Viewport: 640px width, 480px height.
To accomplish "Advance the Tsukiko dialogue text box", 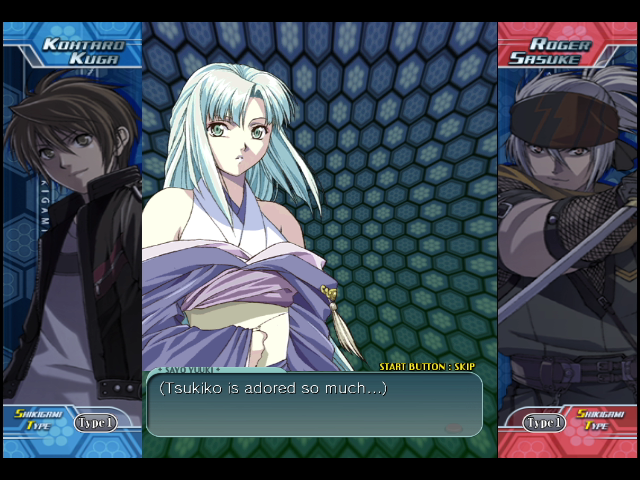I will click(314, 404).
